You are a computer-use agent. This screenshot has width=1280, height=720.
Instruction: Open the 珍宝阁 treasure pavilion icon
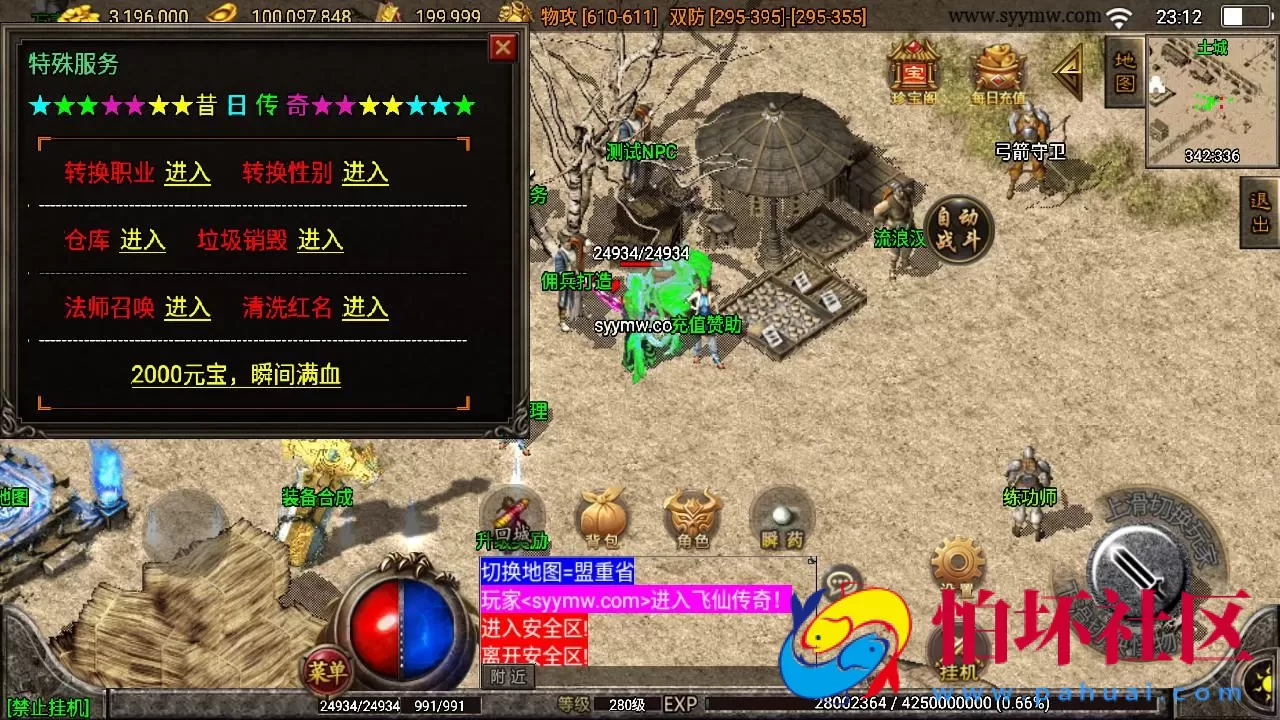[913, 70]
